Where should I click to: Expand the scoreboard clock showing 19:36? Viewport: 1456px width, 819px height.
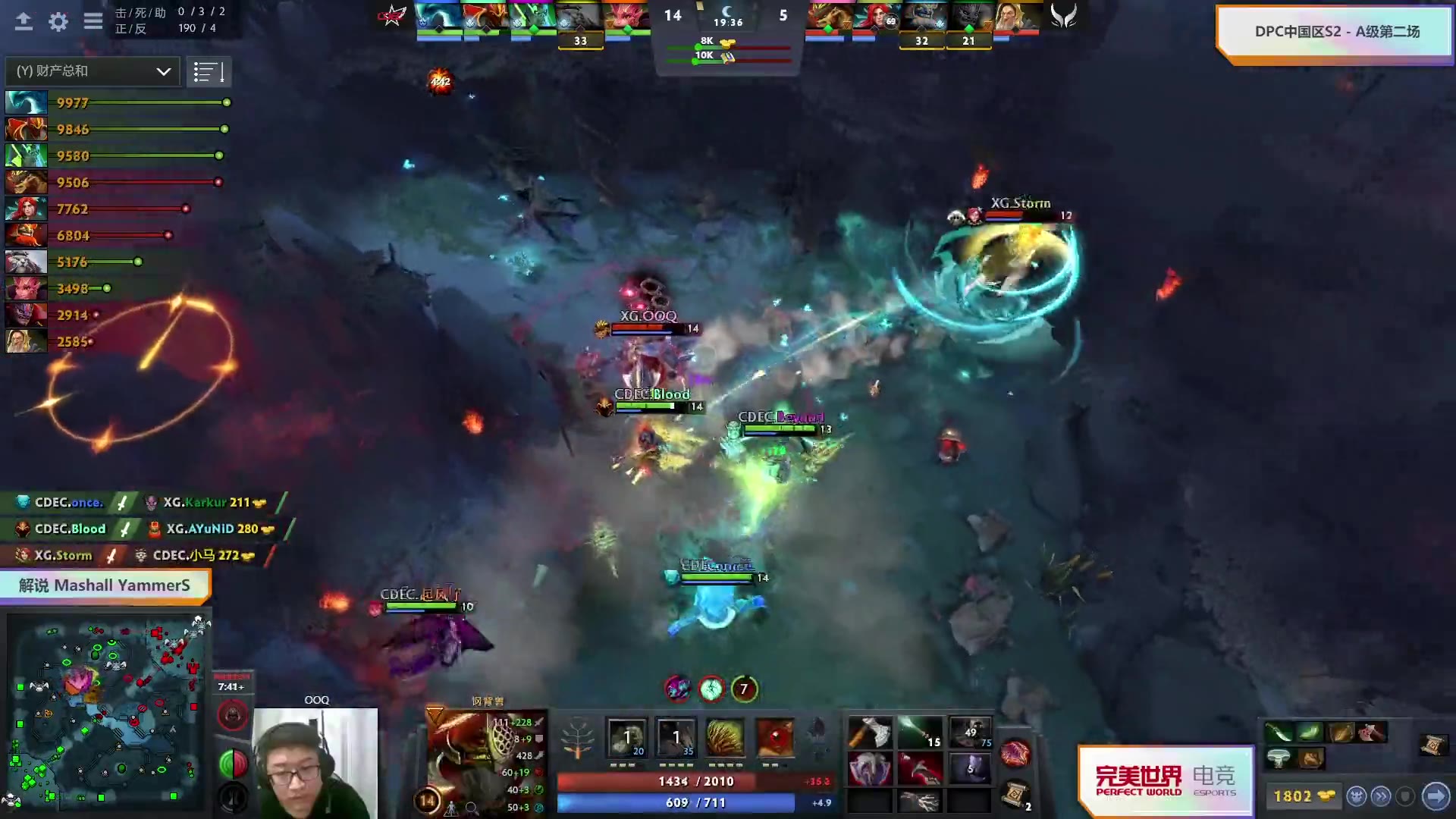click(728, 23)
